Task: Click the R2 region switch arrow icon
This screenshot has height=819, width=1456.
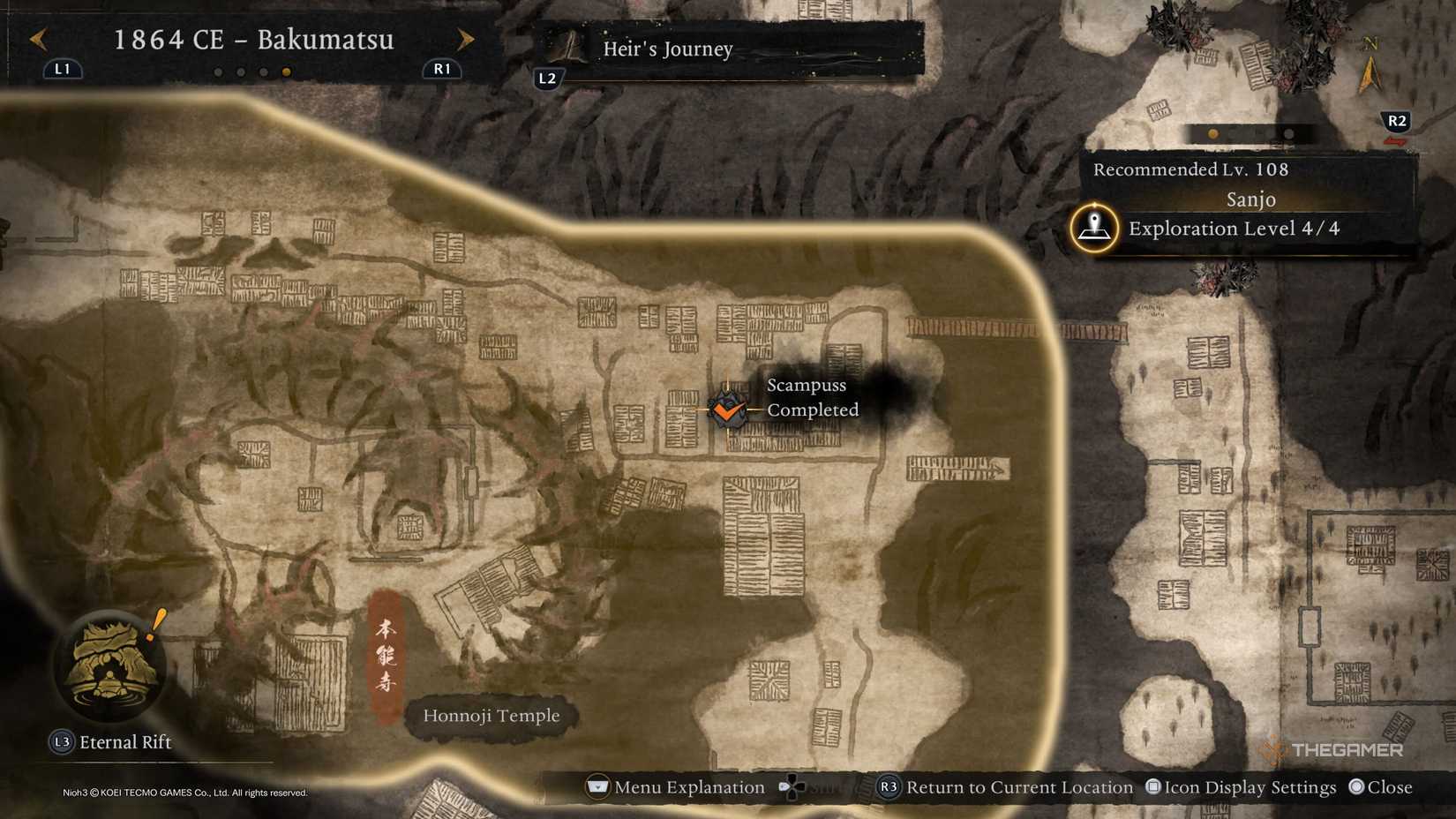Action: (x=1397, y=122)
